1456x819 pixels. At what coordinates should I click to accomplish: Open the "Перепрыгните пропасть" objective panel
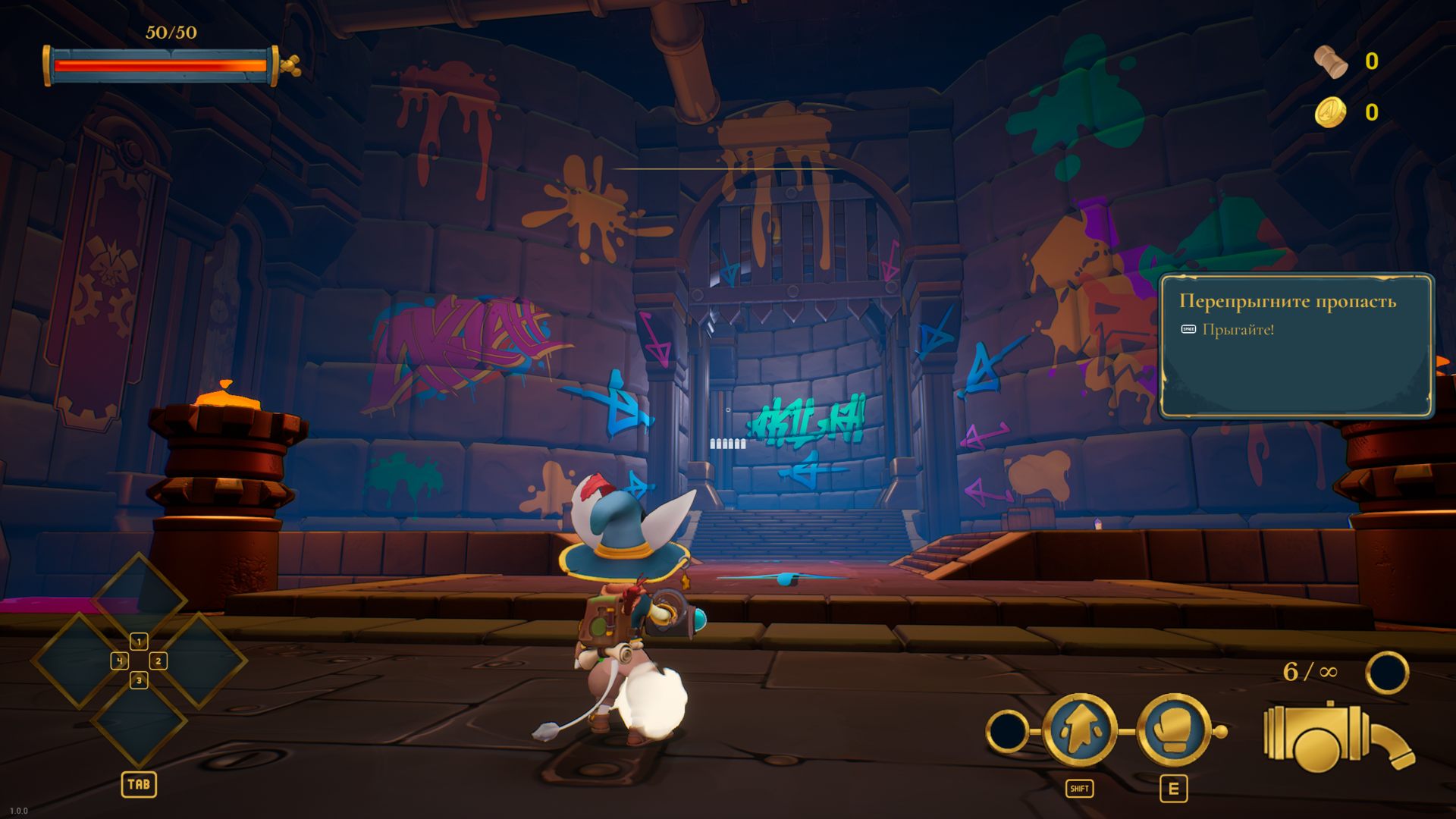1296,346
